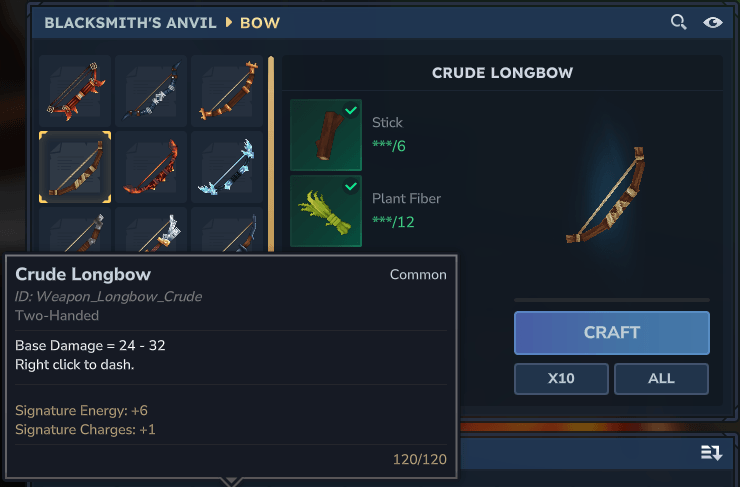
Task: Select the highlighted Crude Longbow recipe
Action: click(x=75, y=165)
